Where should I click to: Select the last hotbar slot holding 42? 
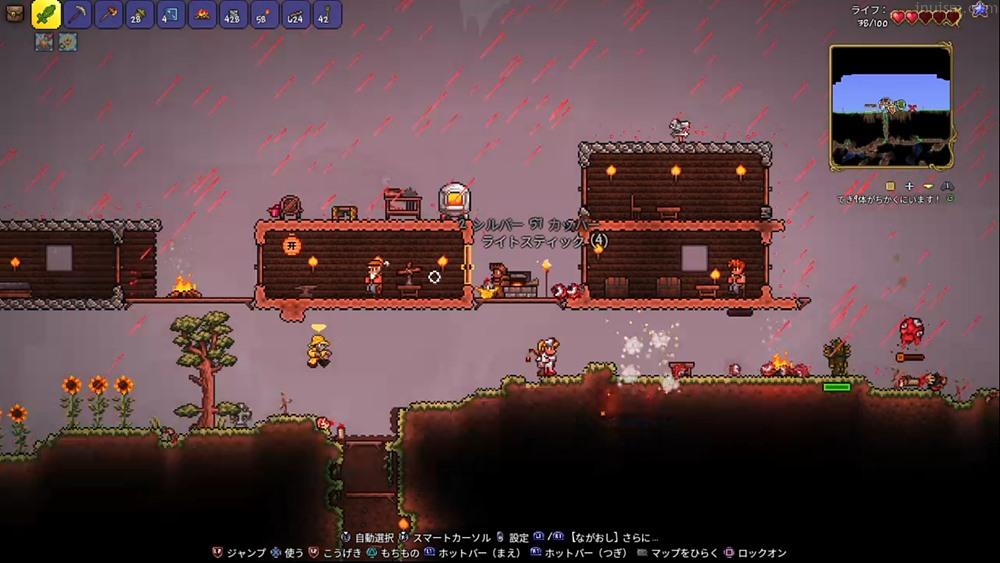click(326, 15)
